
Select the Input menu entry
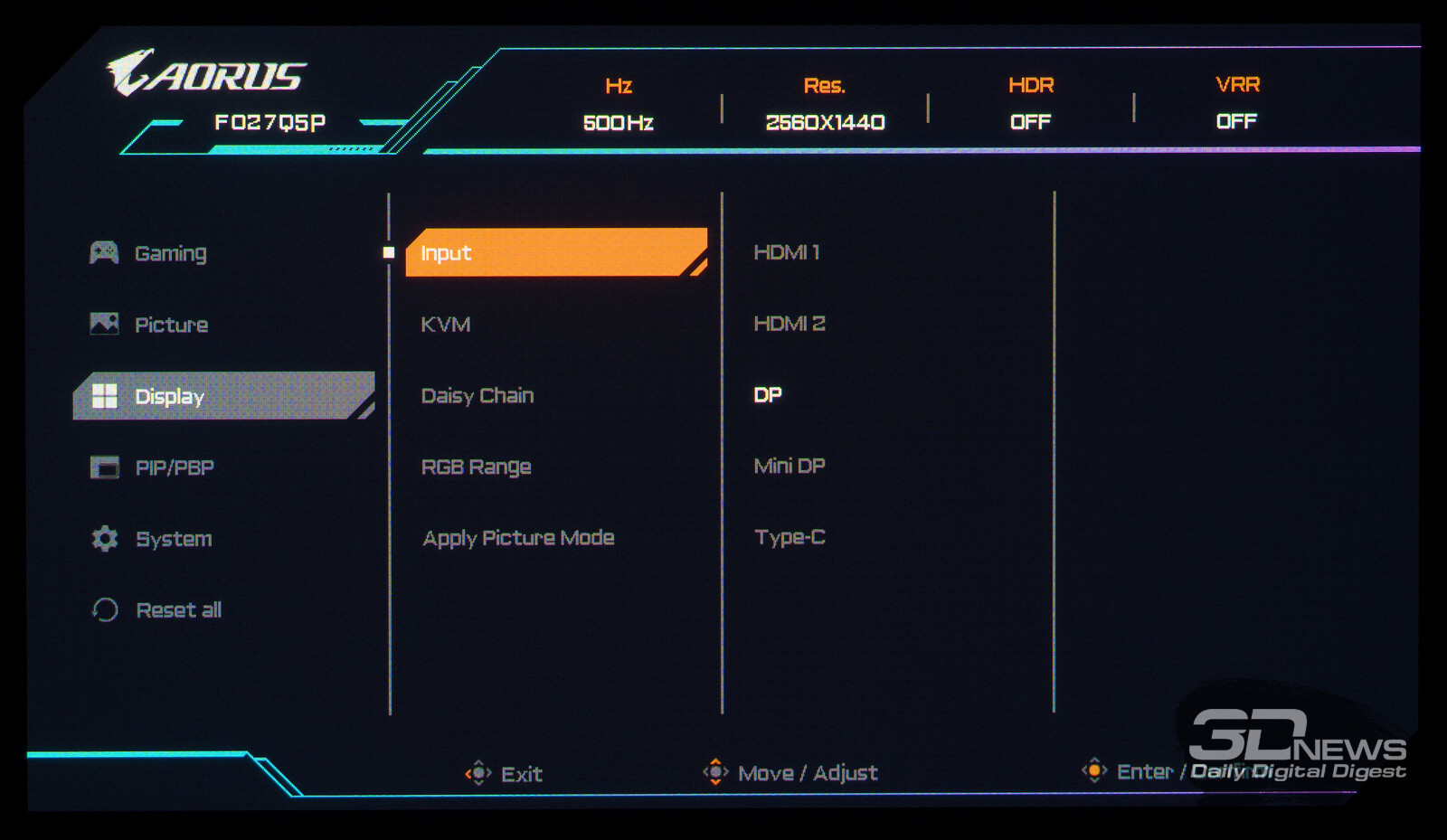446,253
